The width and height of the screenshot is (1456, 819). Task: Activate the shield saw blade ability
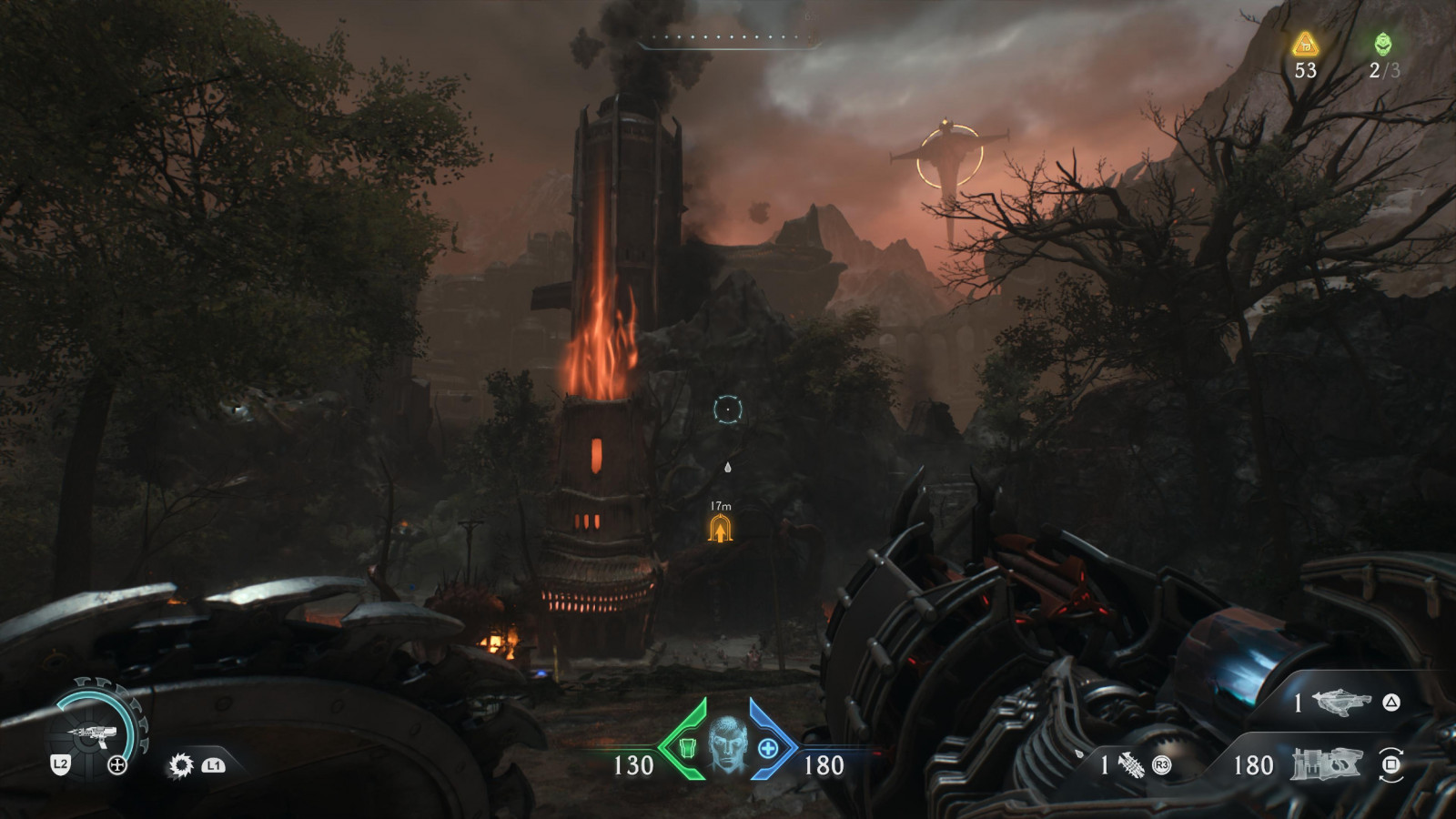[181, 765]
